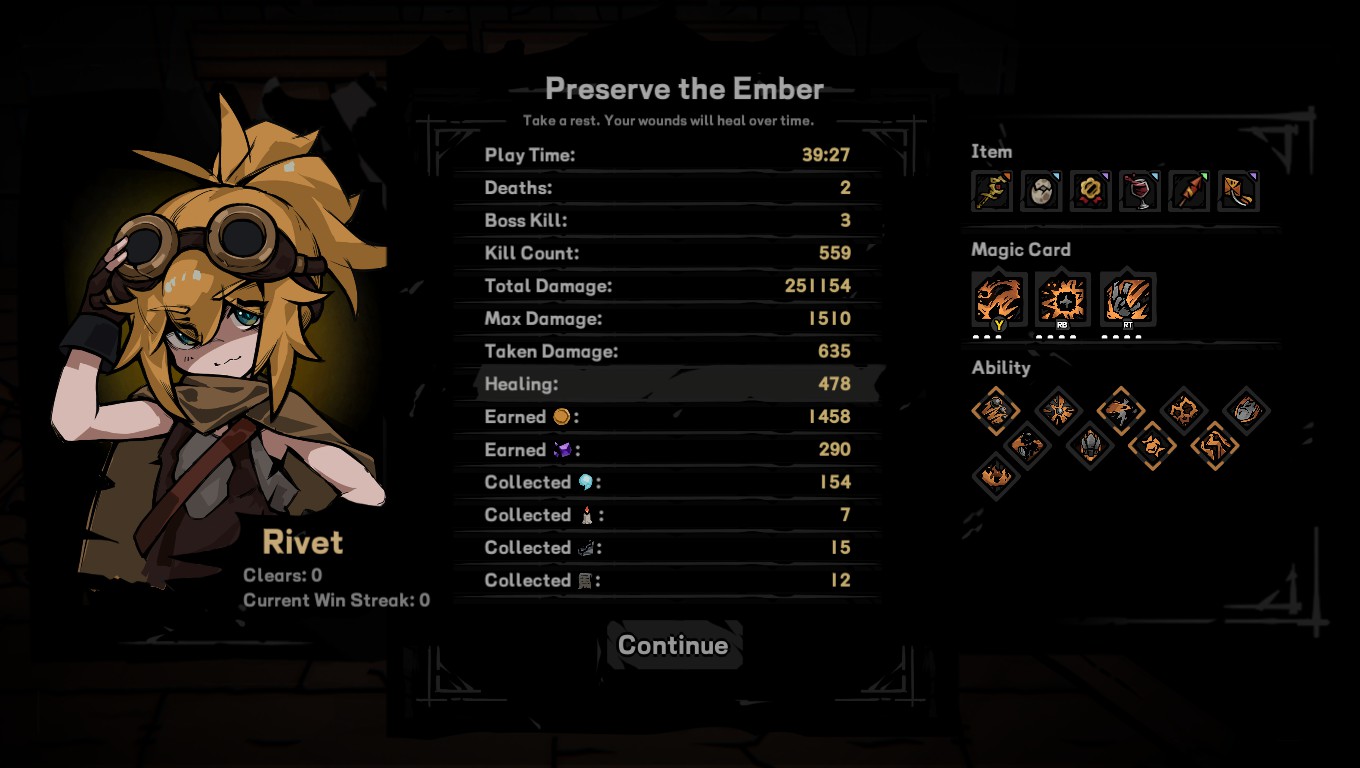Viewport: 1360px width, 768px height.
Task: Inspect the firework rocket item
Action: [x=1189, y=191]
